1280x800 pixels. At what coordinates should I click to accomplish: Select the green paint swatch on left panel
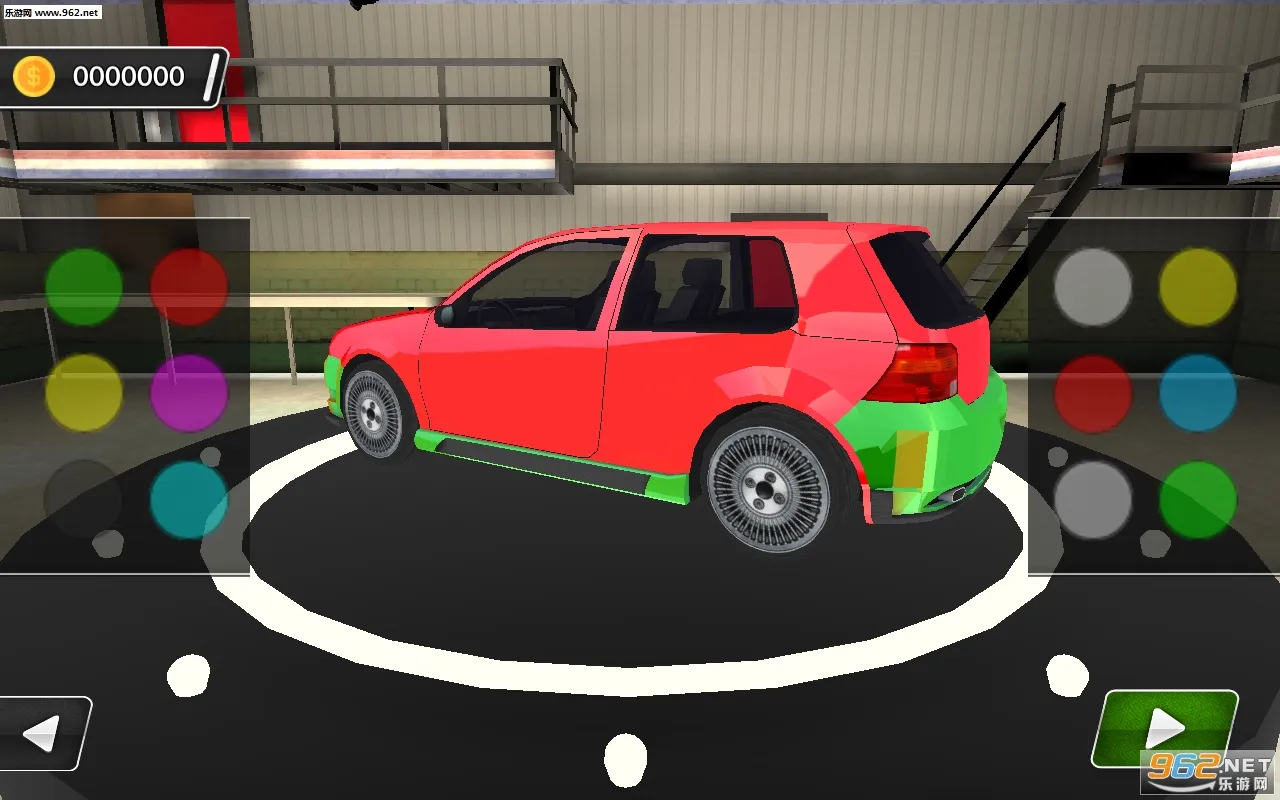coord(83,288)
